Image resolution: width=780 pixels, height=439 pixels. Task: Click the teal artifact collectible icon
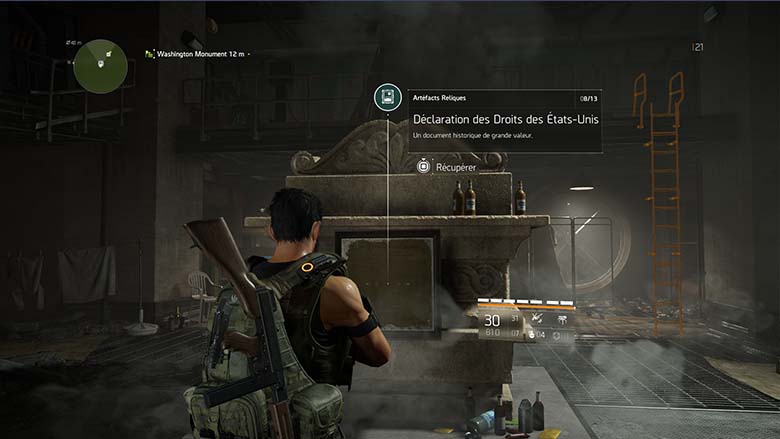(x=388, y=97)
